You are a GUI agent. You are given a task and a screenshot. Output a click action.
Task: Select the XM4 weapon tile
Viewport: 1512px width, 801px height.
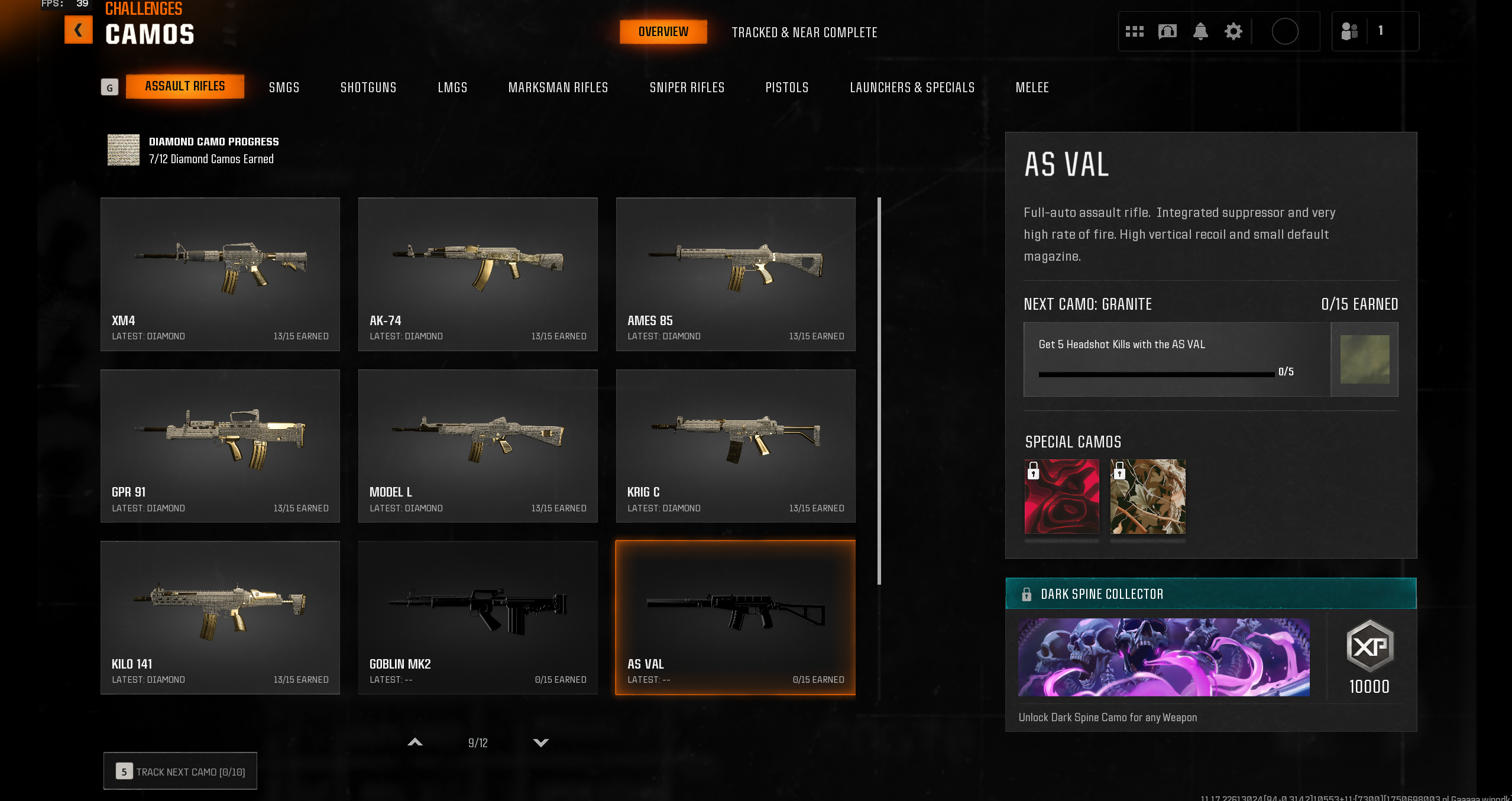coord(220,274)
